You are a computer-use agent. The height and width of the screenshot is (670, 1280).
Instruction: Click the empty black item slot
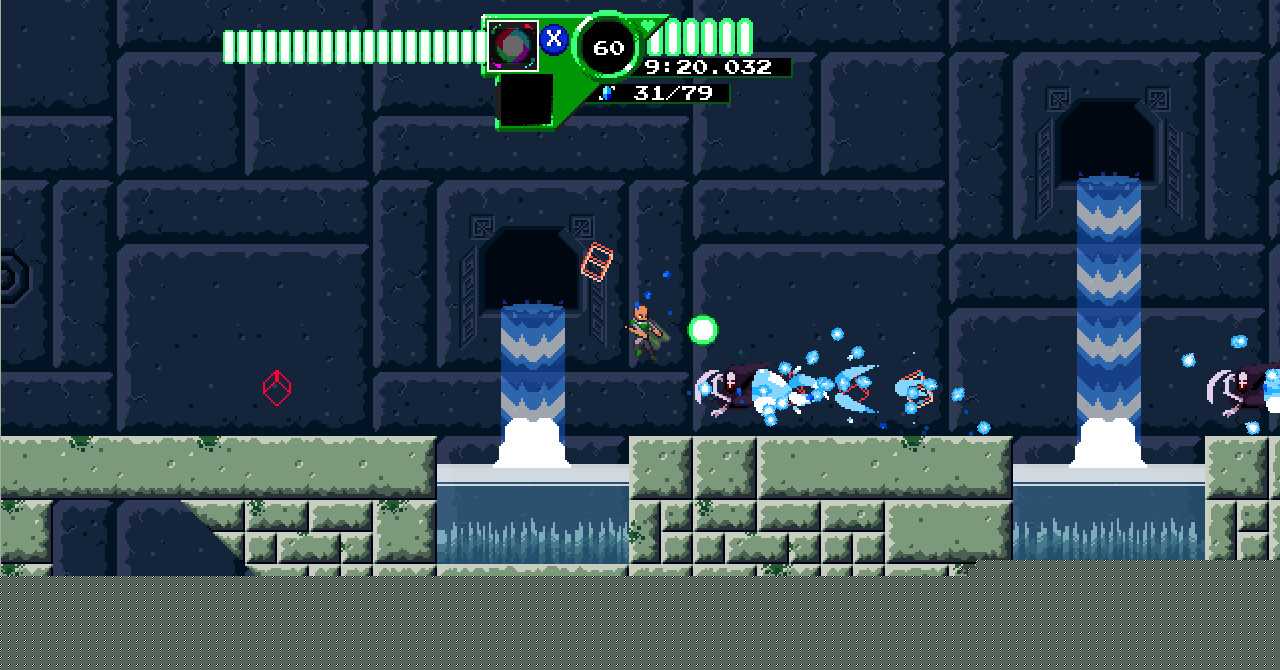pyautogui.click(x=525, y=101)
